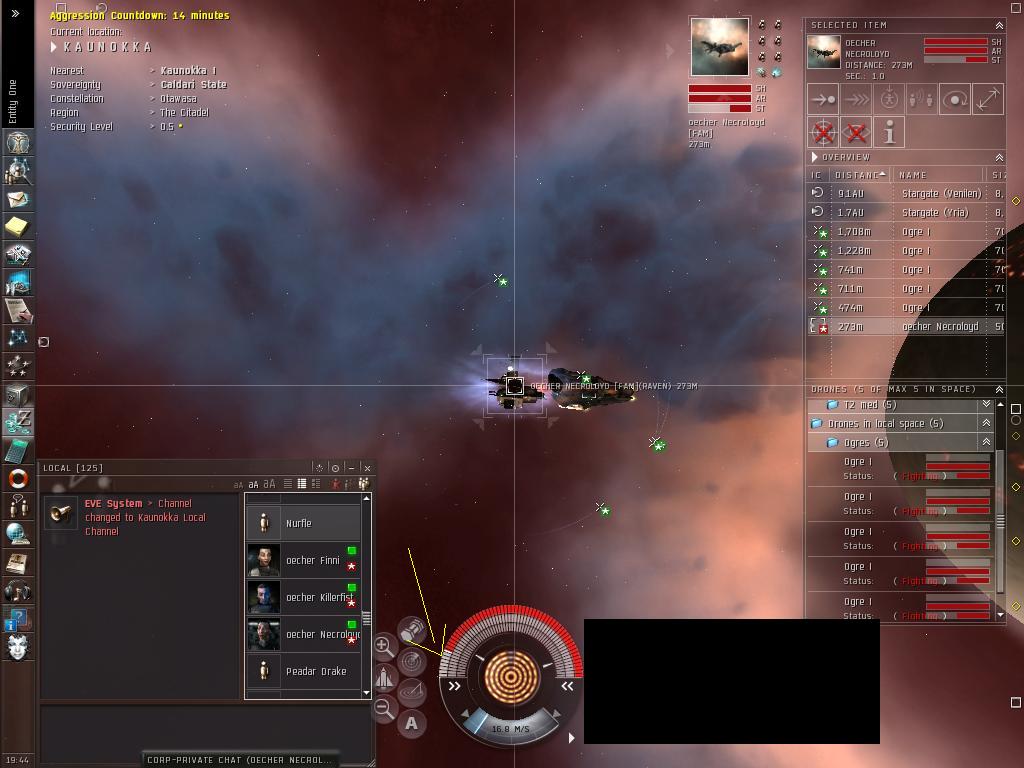1024x768 pixels.
Task: Toggle the autopilot A button
Action: (411, 723)
